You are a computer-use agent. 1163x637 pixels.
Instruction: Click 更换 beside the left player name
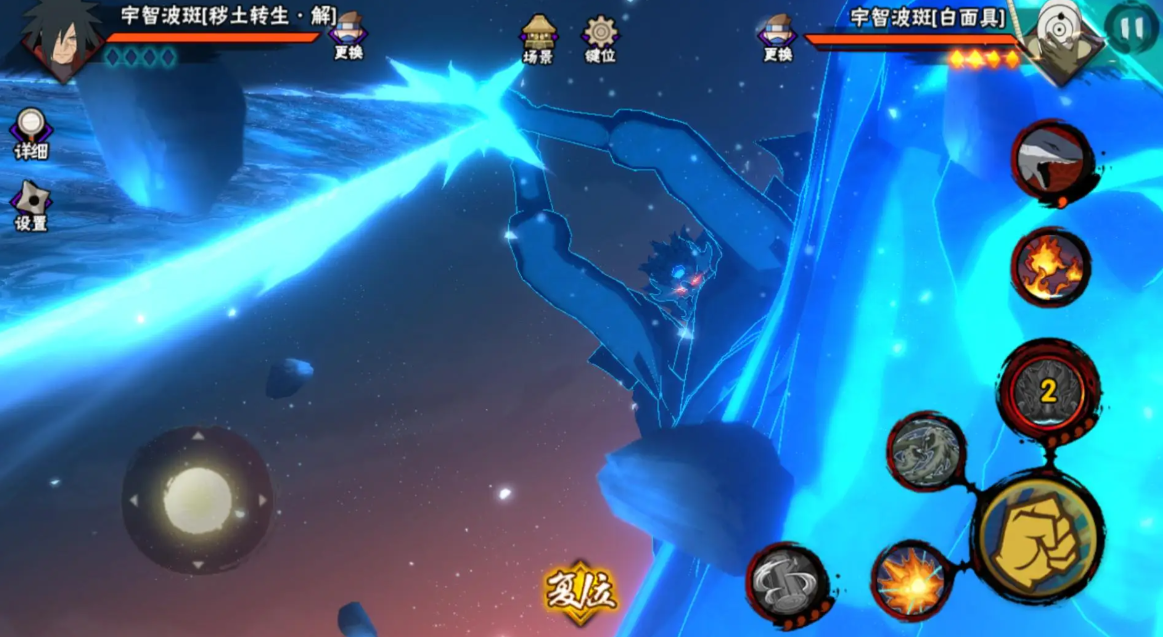tap(348, 36)
